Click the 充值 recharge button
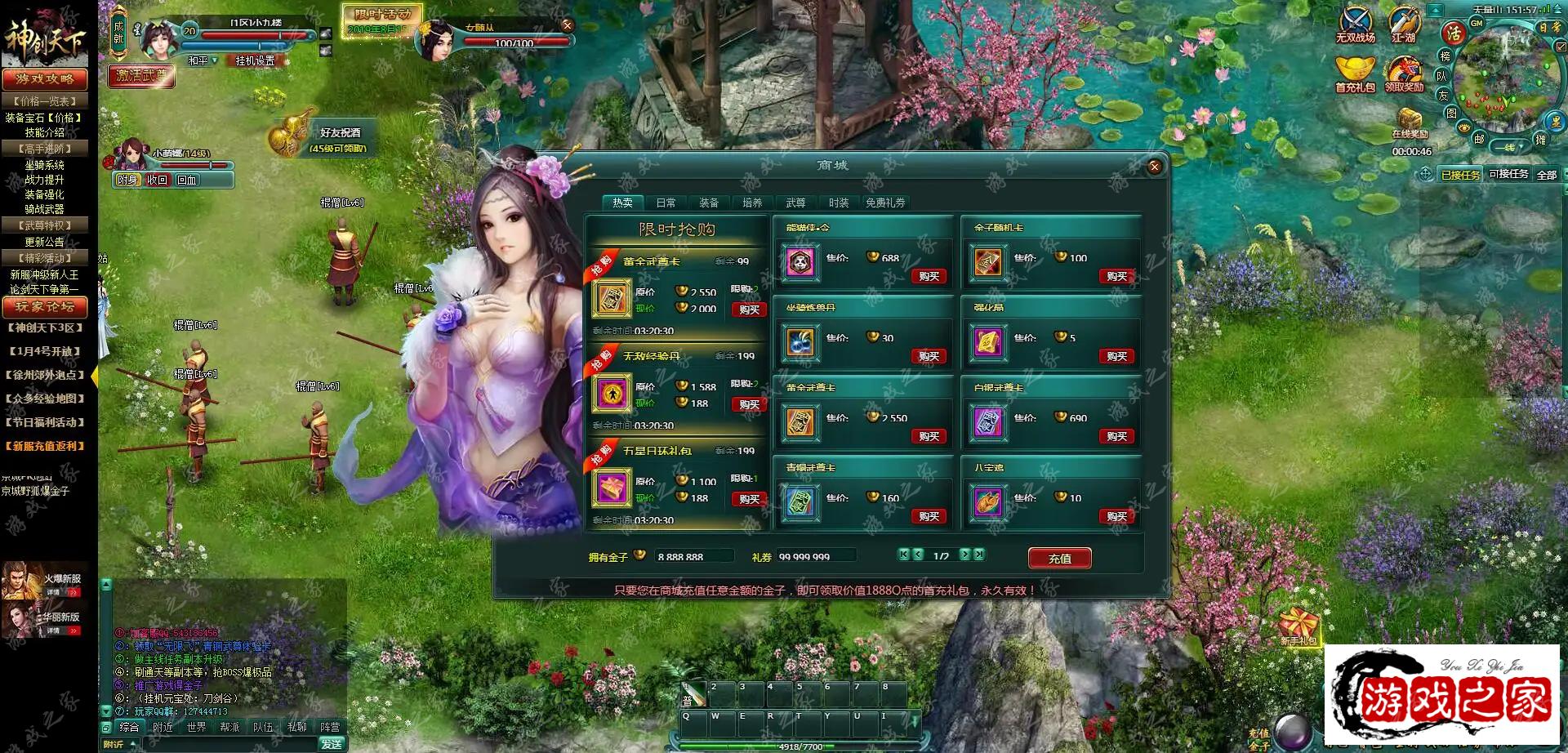The height and width of the screenshot is (753, 1568). 1059,559
